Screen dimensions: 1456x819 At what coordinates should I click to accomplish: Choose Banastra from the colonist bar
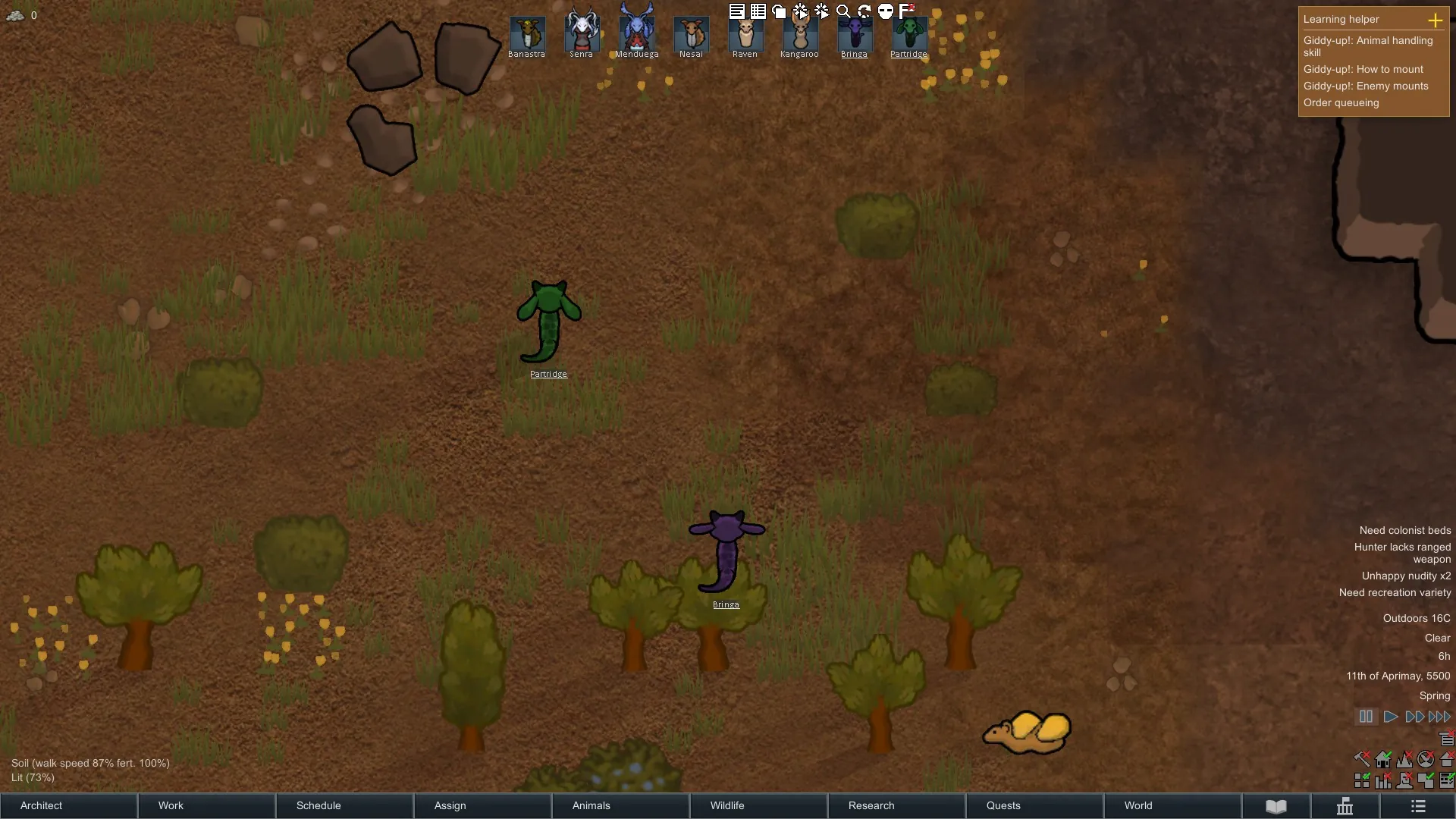point(527,35)
